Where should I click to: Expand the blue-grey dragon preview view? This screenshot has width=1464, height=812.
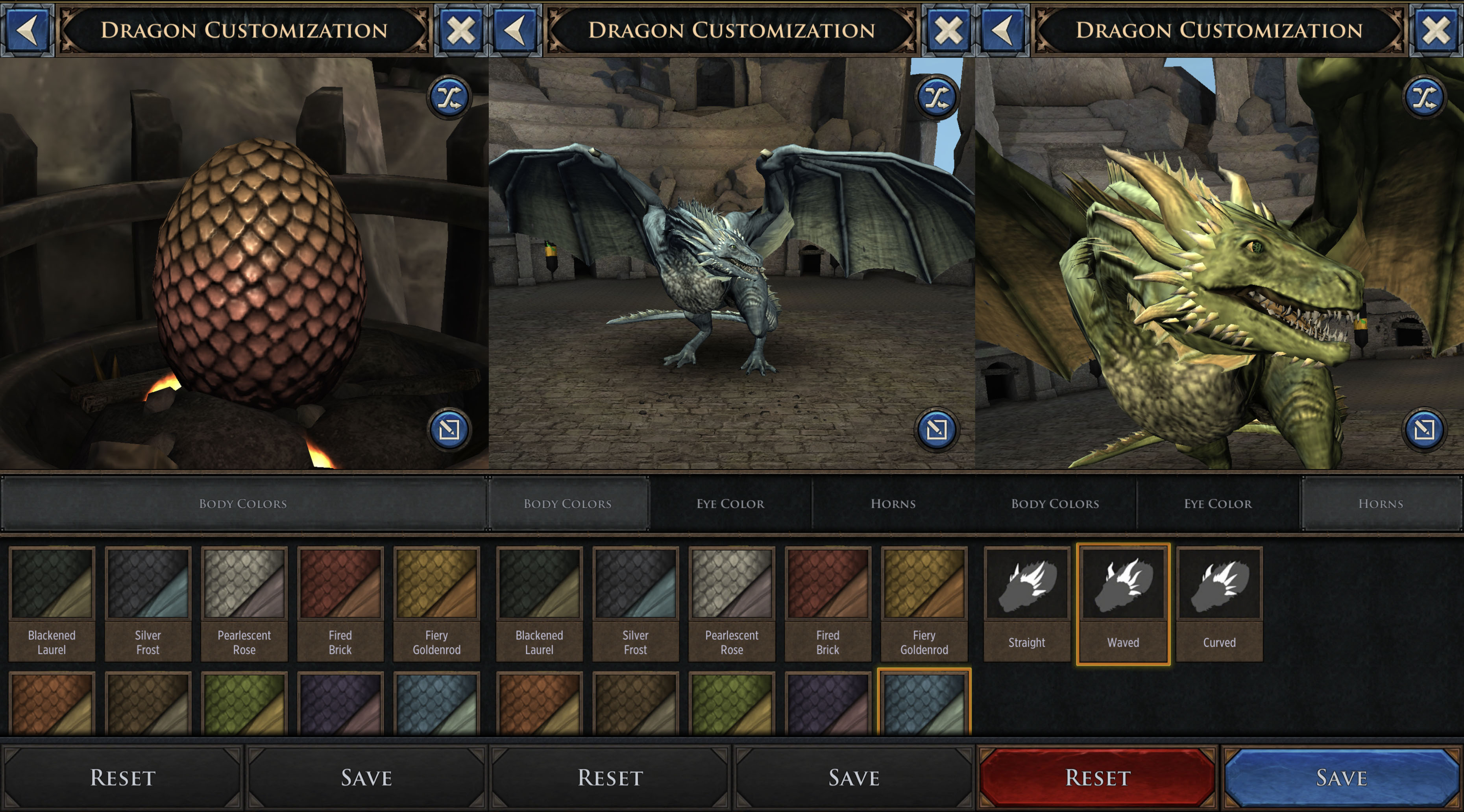(x=937, y=429)
